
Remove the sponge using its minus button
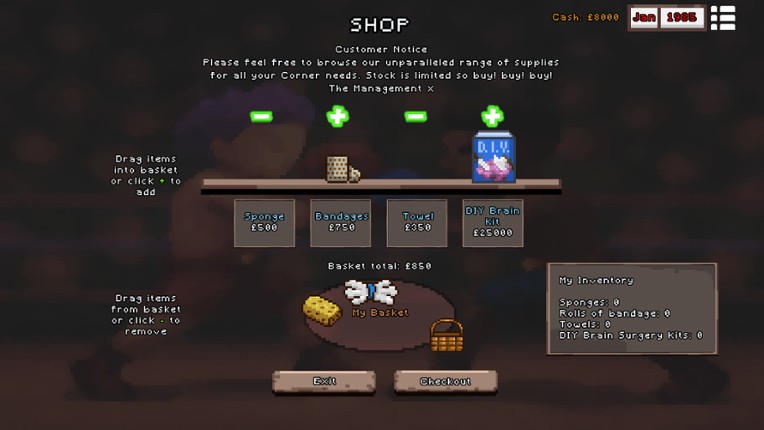tap(261, 117)
